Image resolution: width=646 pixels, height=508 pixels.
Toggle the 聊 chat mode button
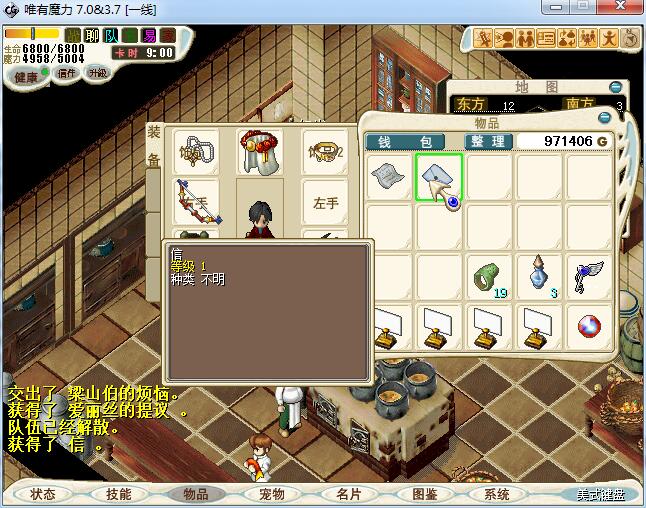point(92,35)
